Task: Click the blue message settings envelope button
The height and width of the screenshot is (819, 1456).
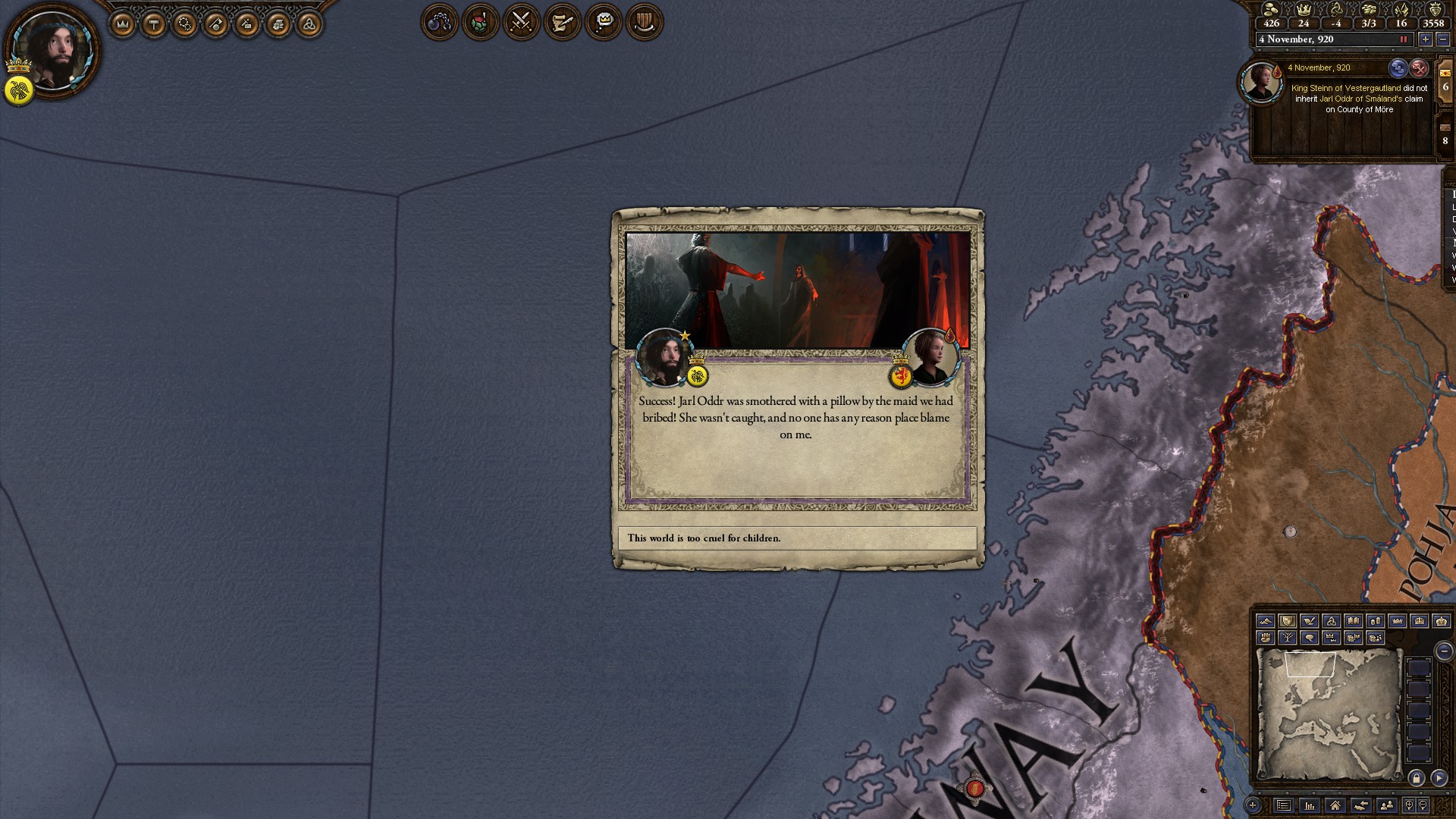Action: coord(1398,68)
